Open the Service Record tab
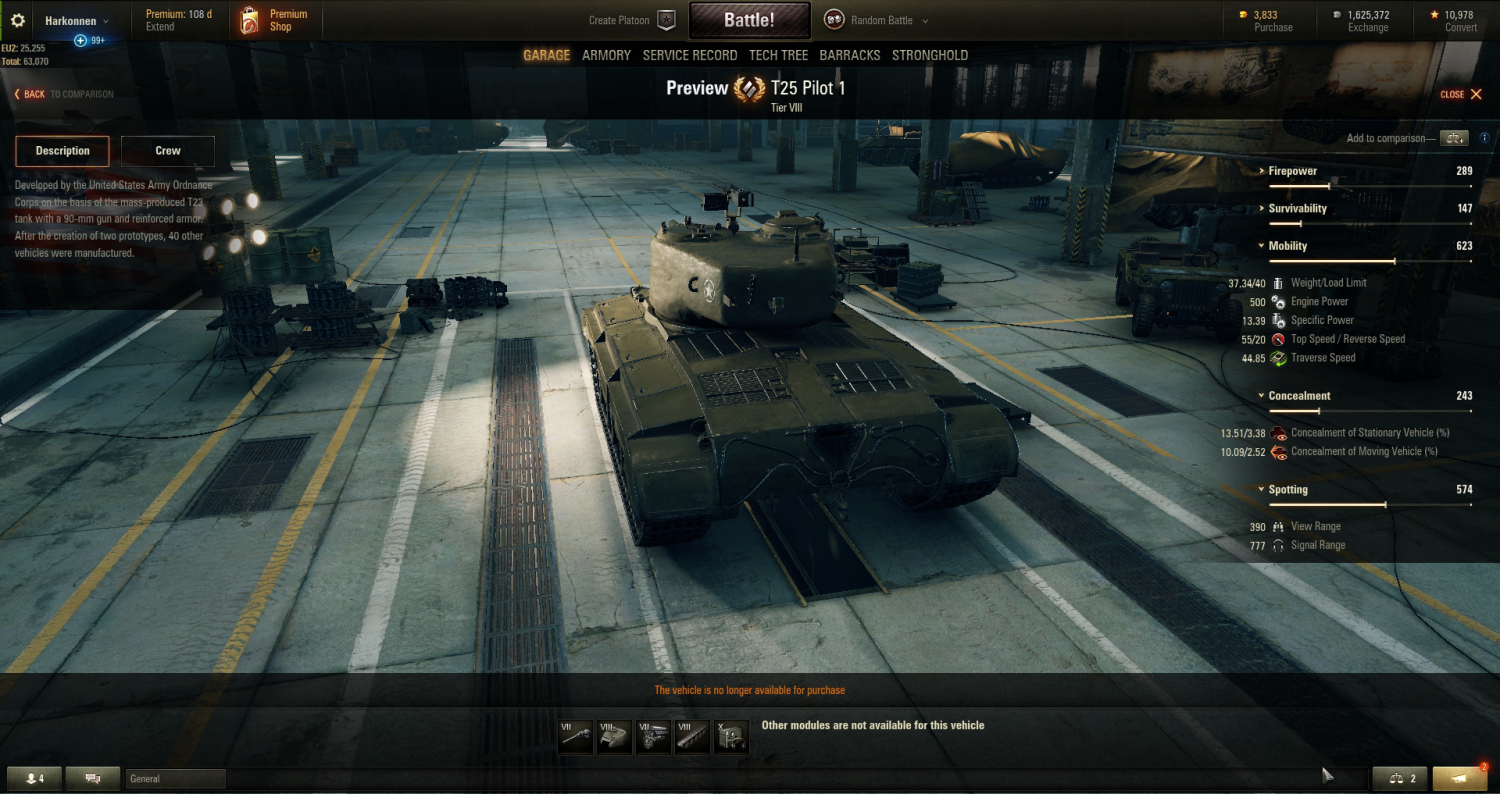The height and width of the screenshot is (794, 1500). tap(690, 55)
